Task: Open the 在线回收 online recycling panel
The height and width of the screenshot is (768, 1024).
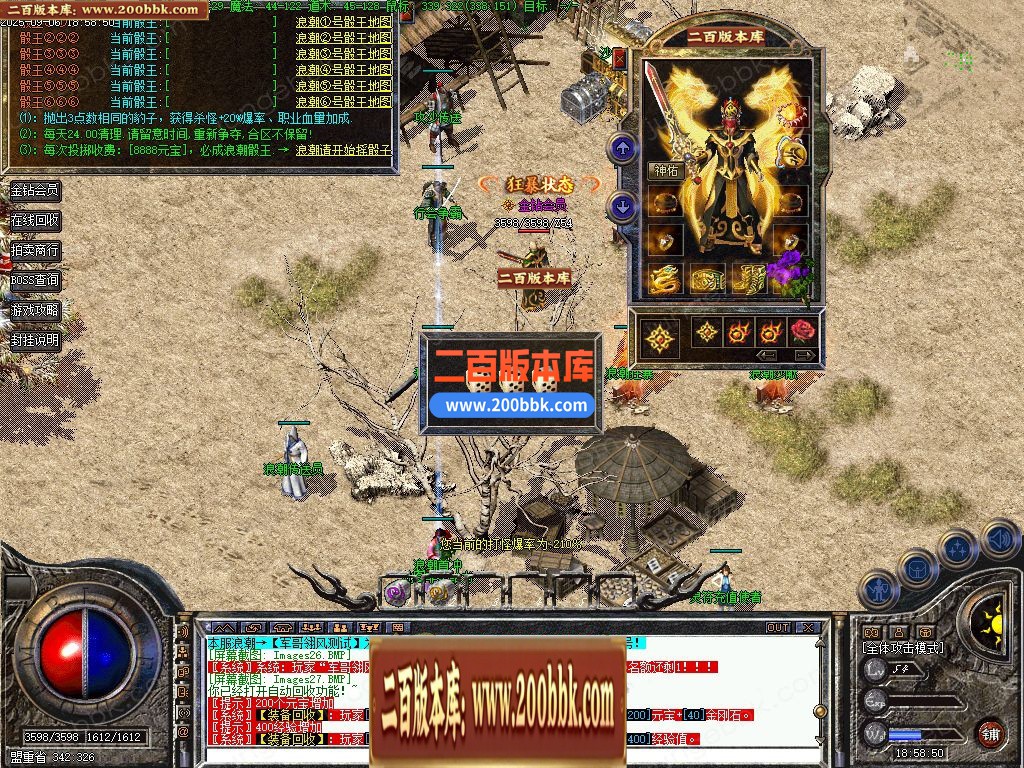Action: pyautogui.click(x=35, y=220)
